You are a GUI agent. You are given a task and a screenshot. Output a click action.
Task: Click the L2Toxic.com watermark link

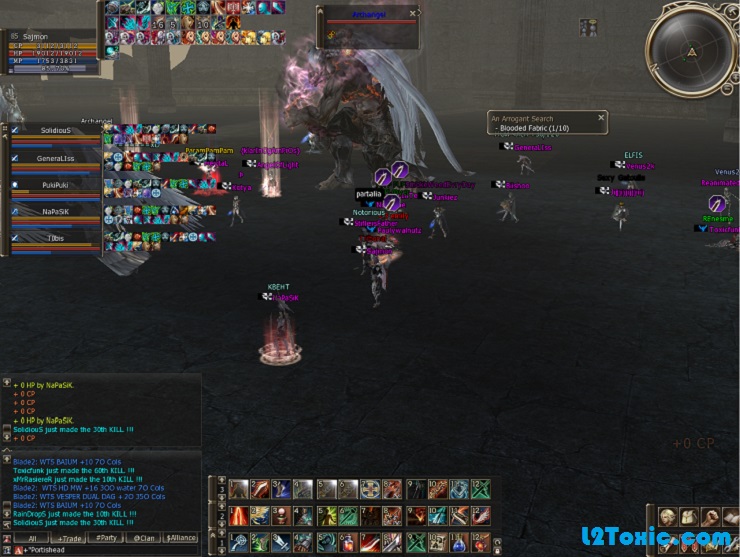tap(657, 538)
